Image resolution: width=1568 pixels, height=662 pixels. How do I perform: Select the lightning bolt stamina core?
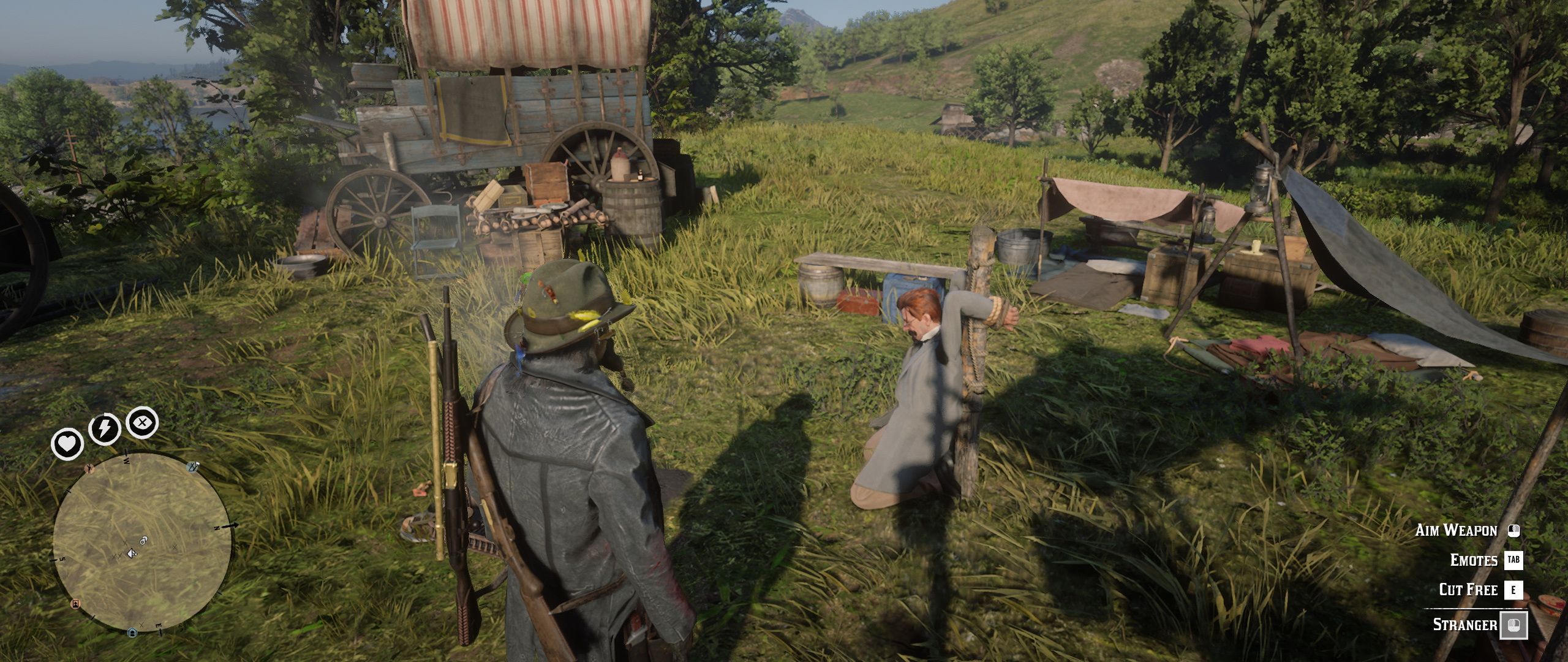(105, 428)
